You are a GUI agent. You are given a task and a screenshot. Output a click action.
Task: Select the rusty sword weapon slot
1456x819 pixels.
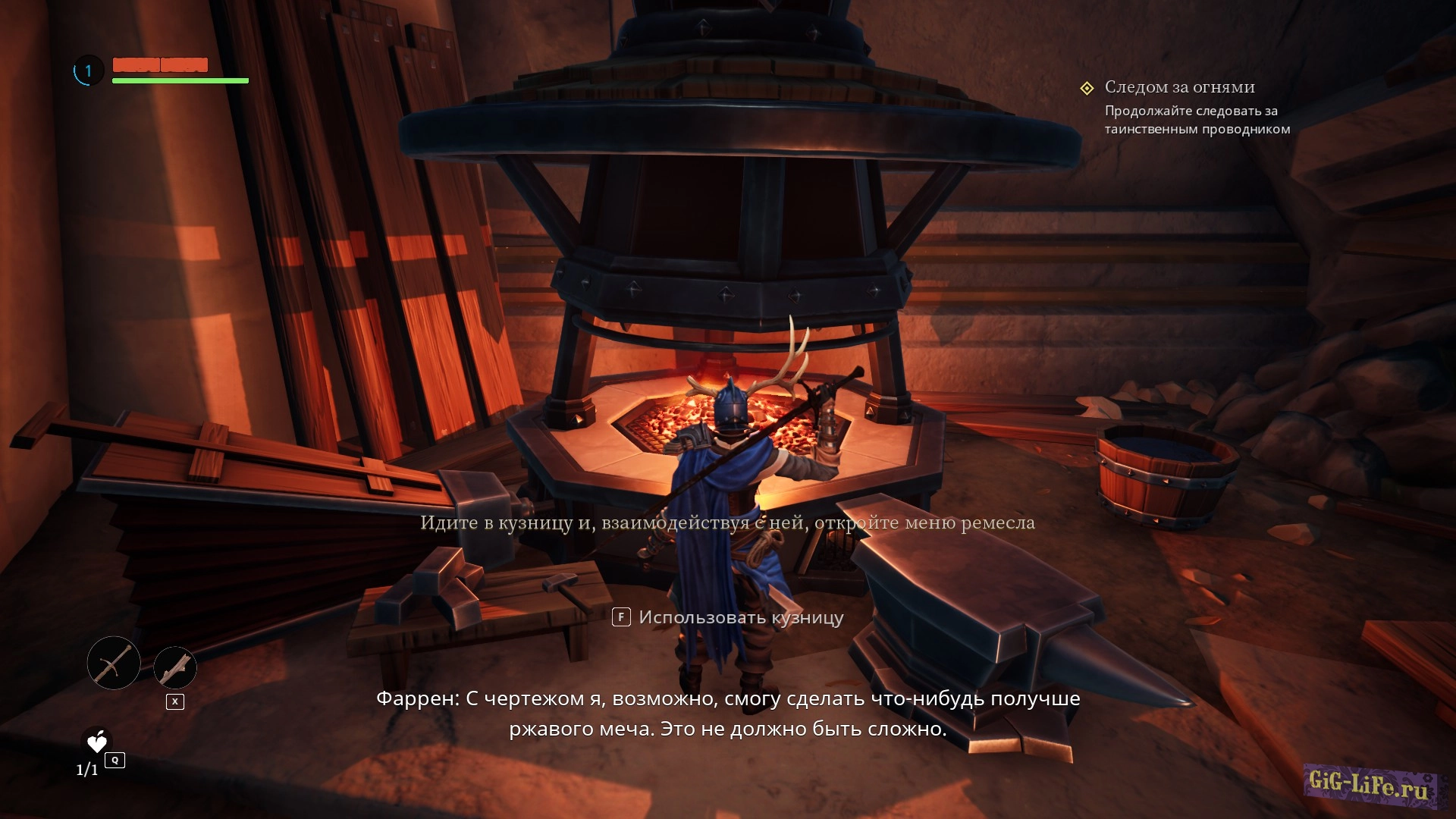click(114, 663)
